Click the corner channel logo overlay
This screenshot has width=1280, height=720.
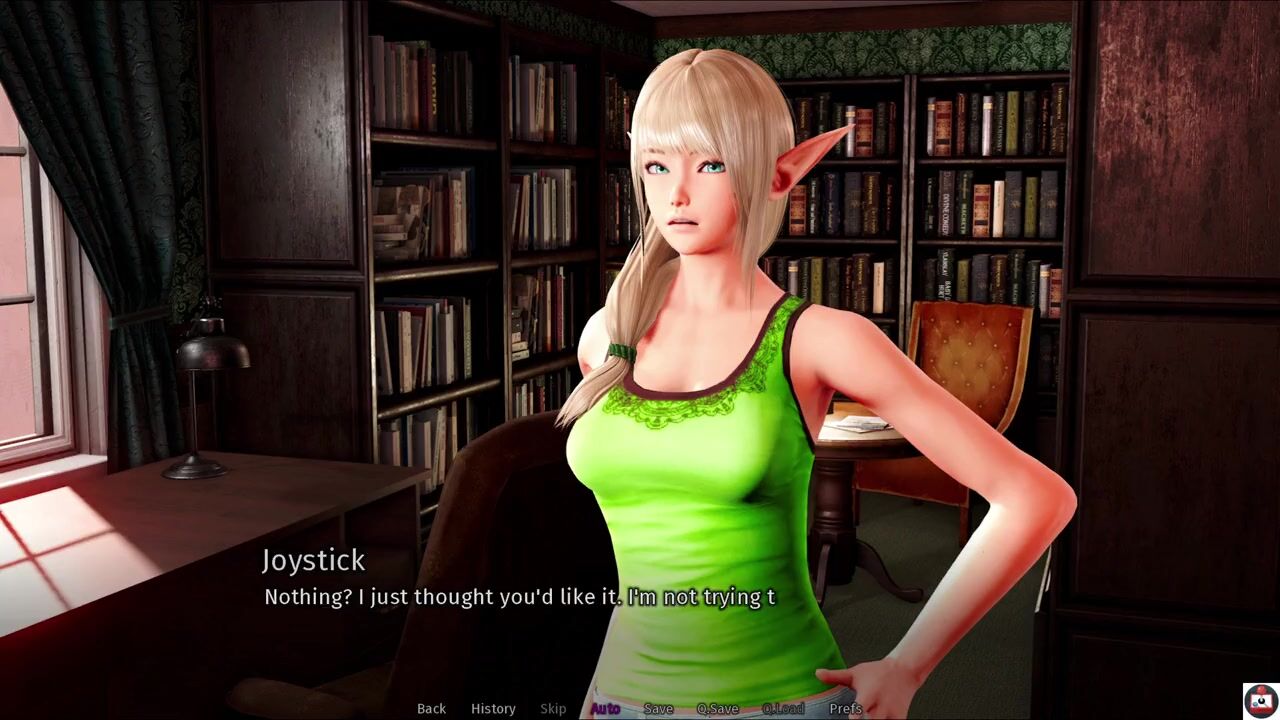[1259, 700]
